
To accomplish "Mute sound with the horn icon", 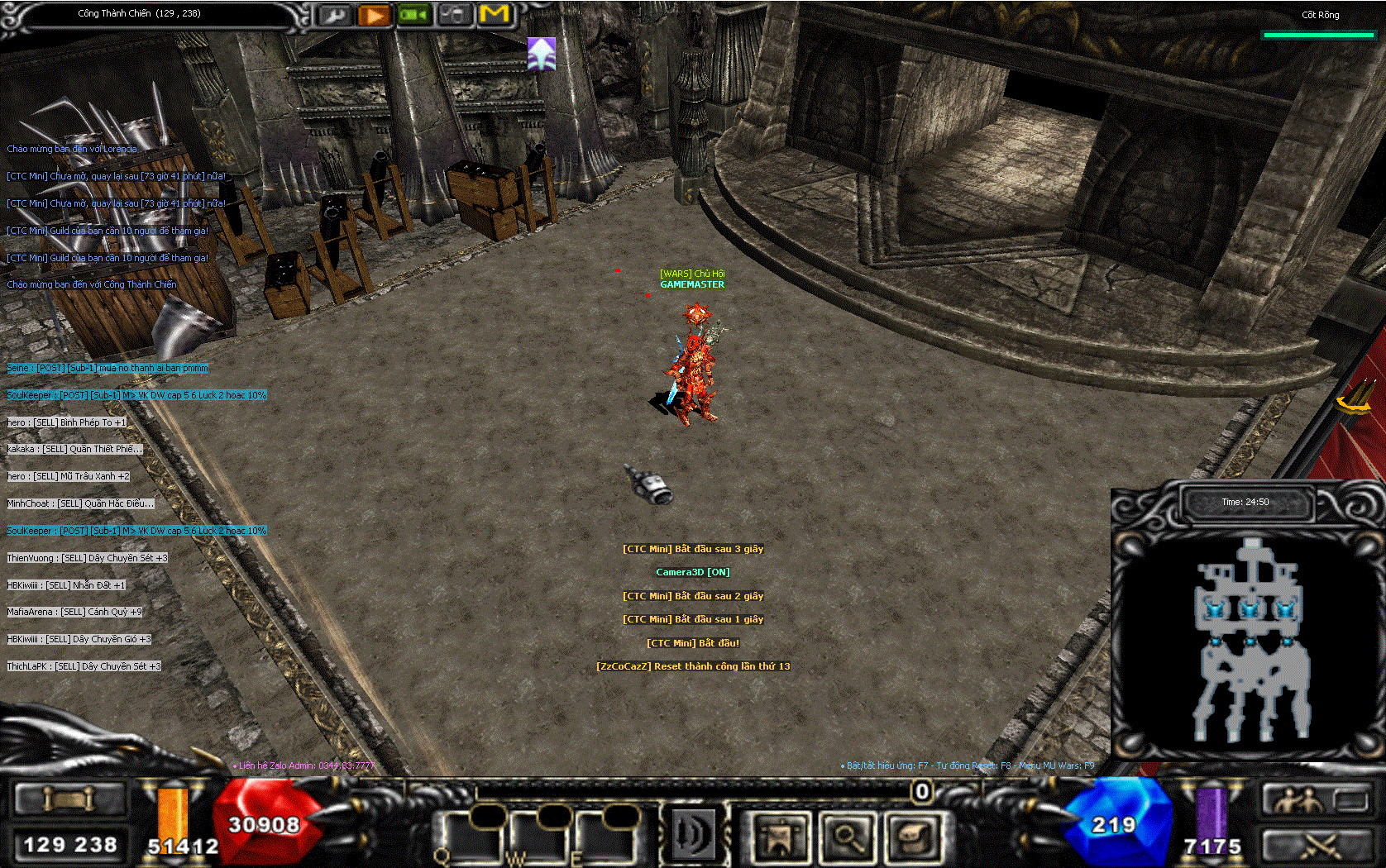I will [695, 837].
